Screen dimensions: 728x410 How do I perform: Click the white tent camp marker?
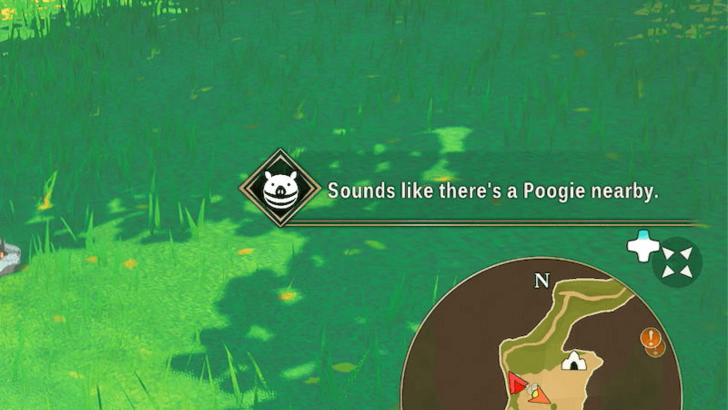click(574, 360)
